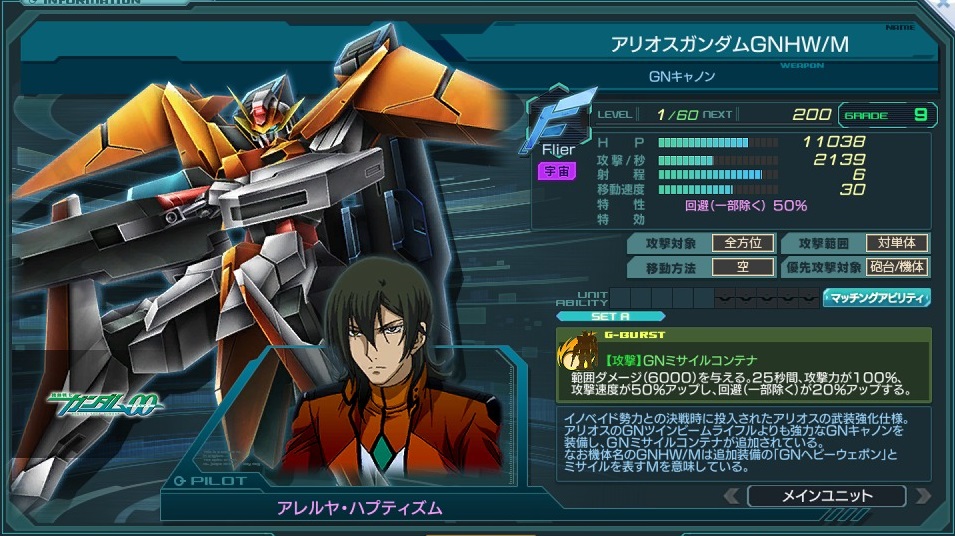Go to previous unit with left arrow
Viewport: 955px width, 536px height.
tap(733, 495)
